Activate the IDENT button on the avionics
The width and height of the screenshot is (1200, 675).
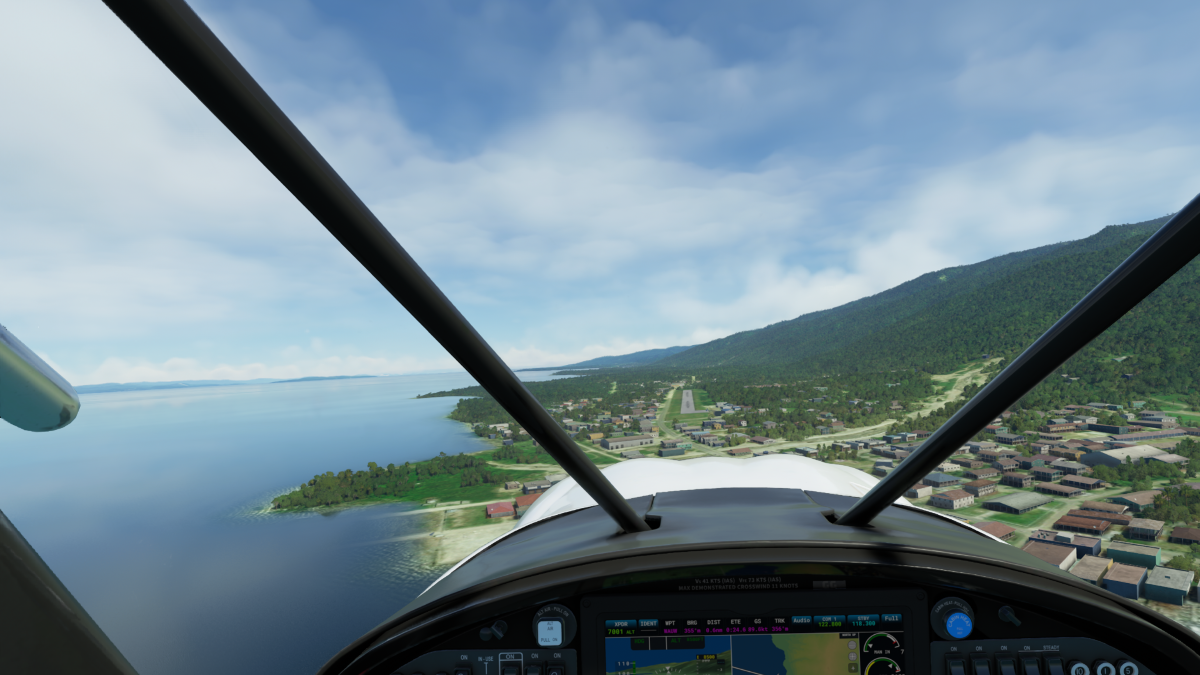click(649, 622)
